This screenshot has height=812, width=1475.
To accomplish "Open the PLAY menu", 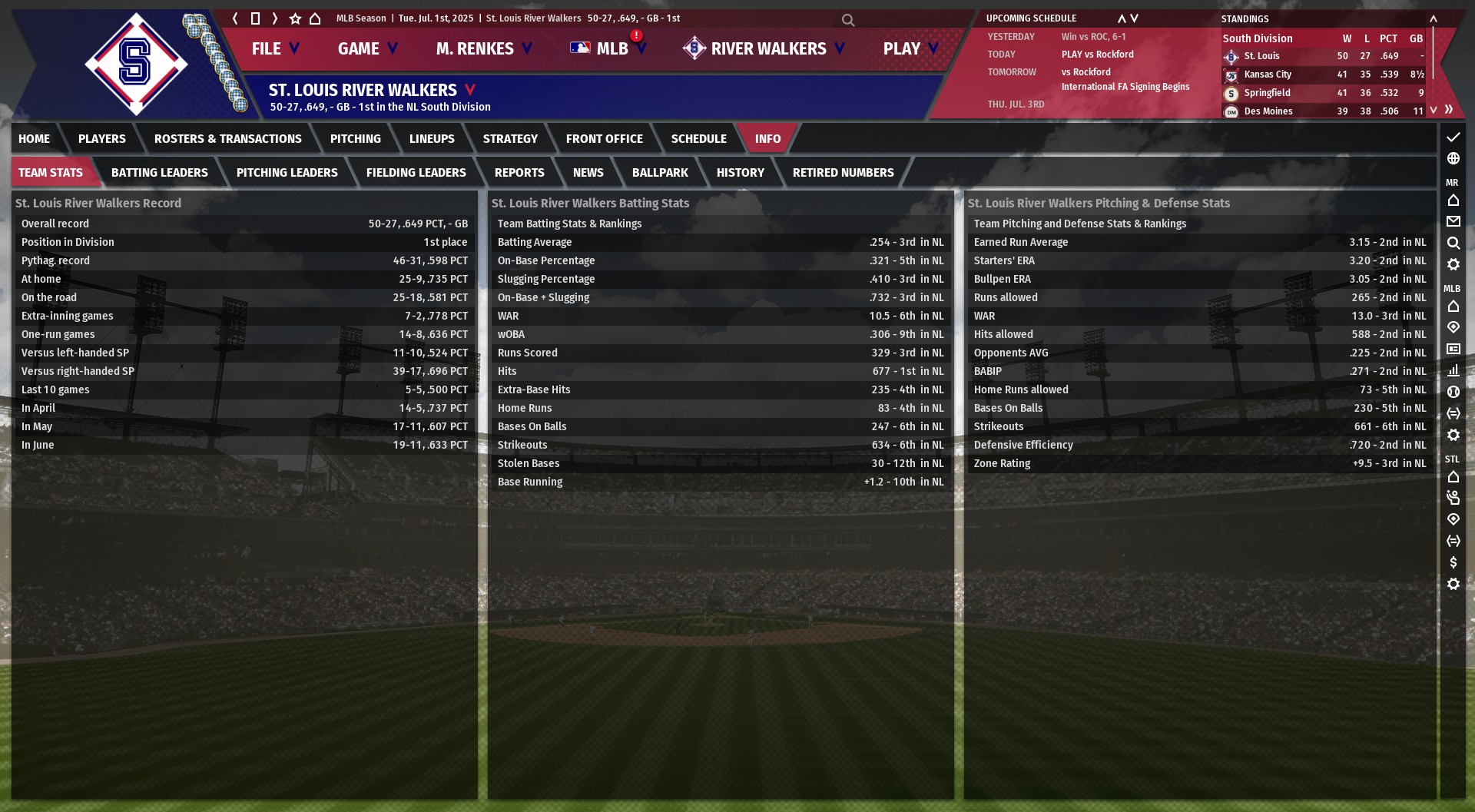I will point(910,48).
